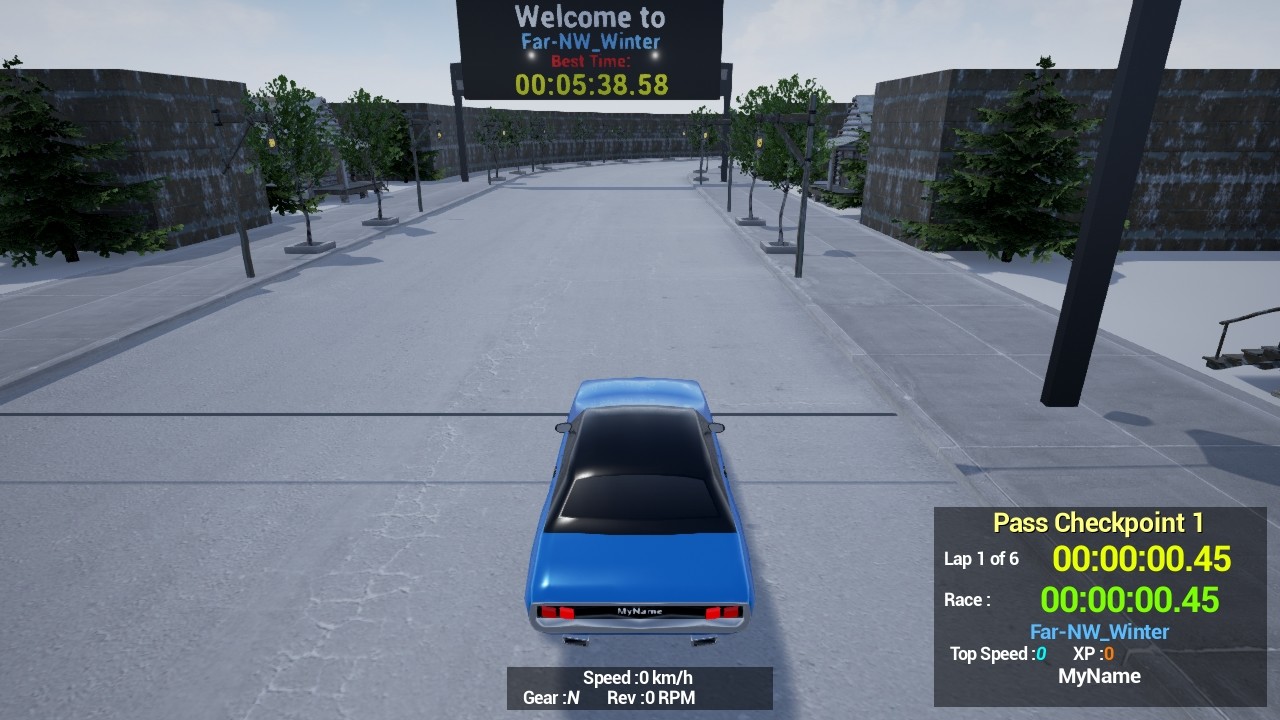
Task: Select the Top Speed :0 stat
Action: [x=999, y=654]
